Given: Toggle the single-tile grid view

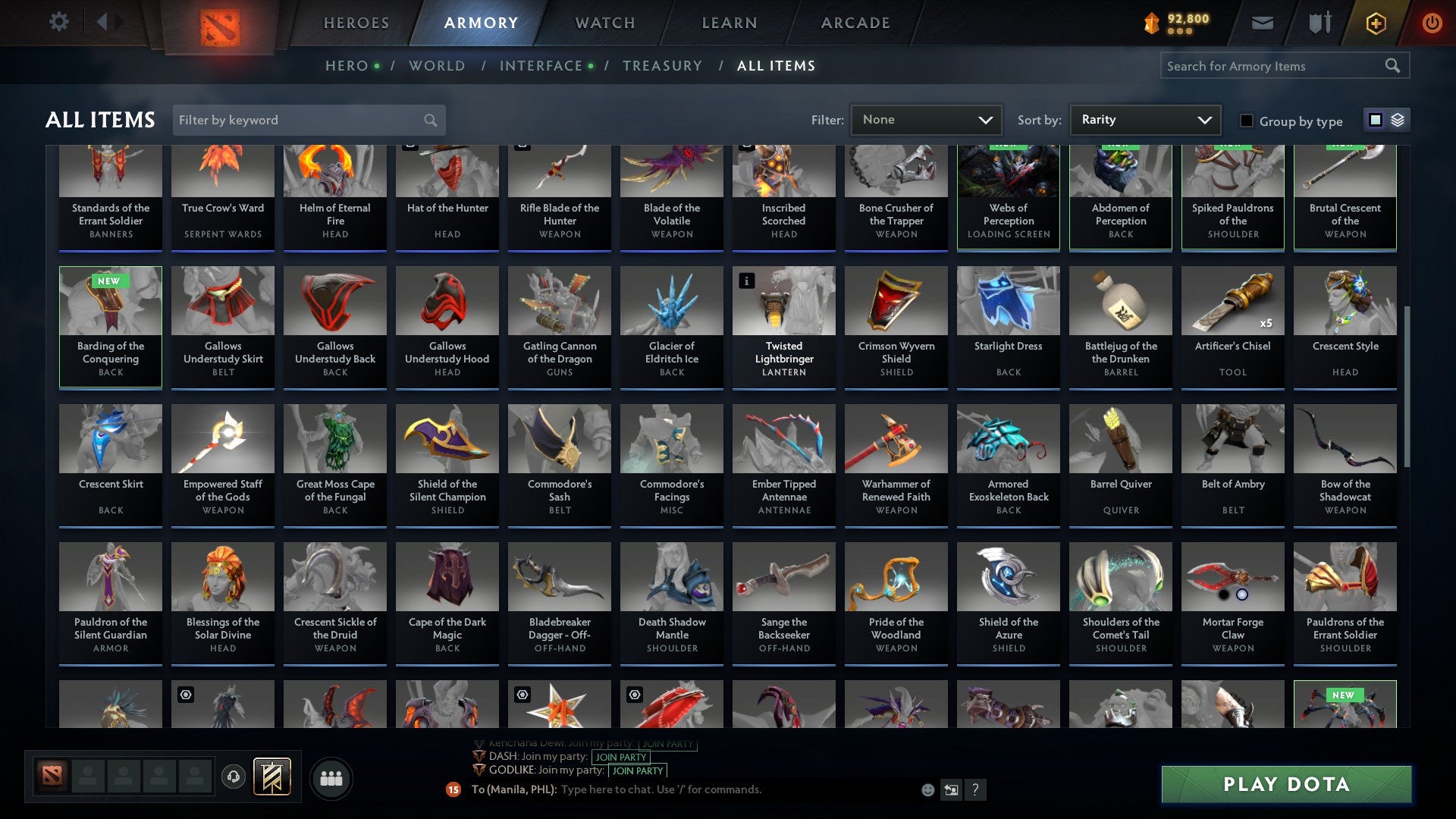Looking at the screenshot, I should point(1376,120).
